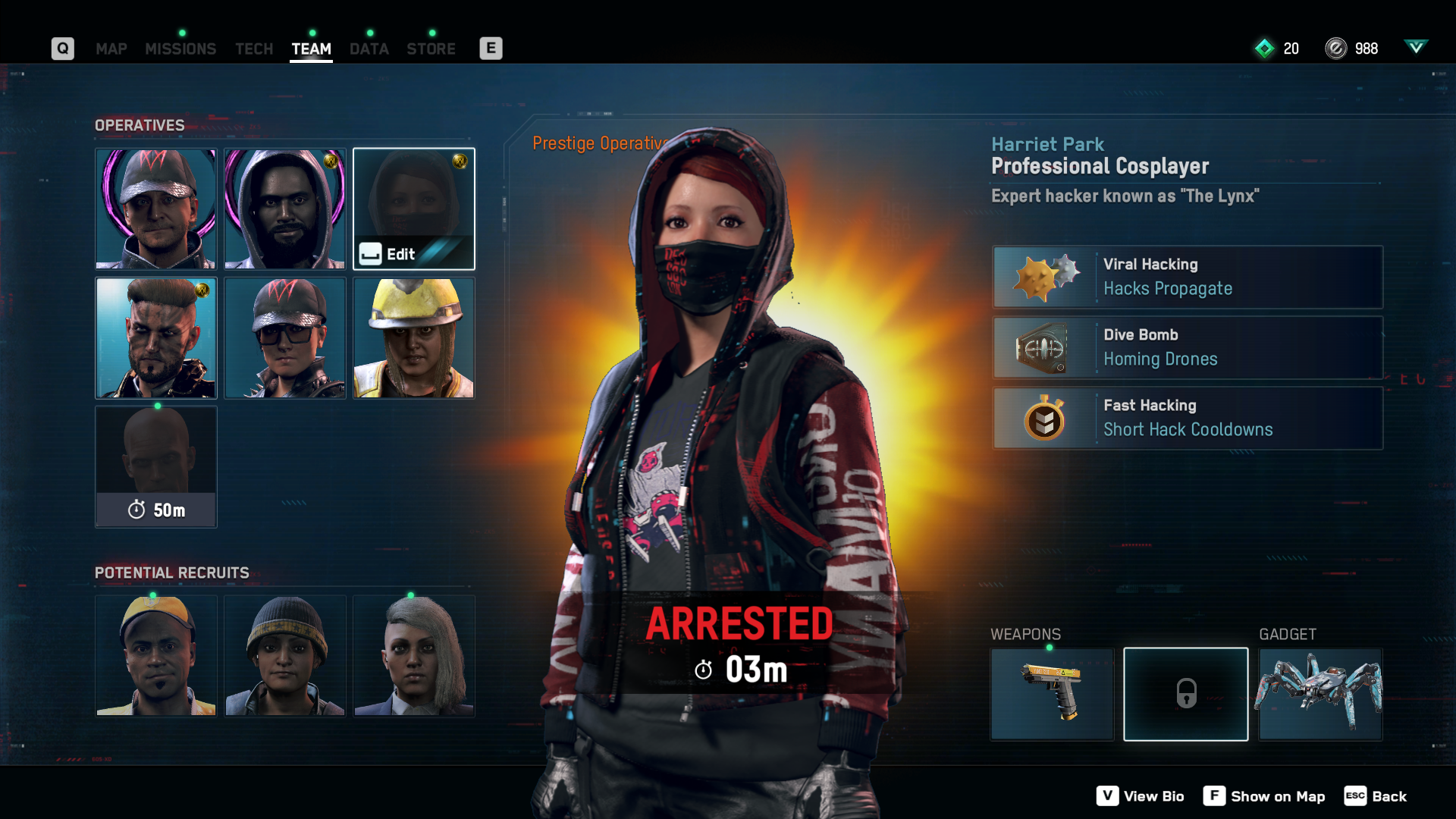The image size is (1456, 819).
Task: Open the Tech tab
Action: click(253, 49)
